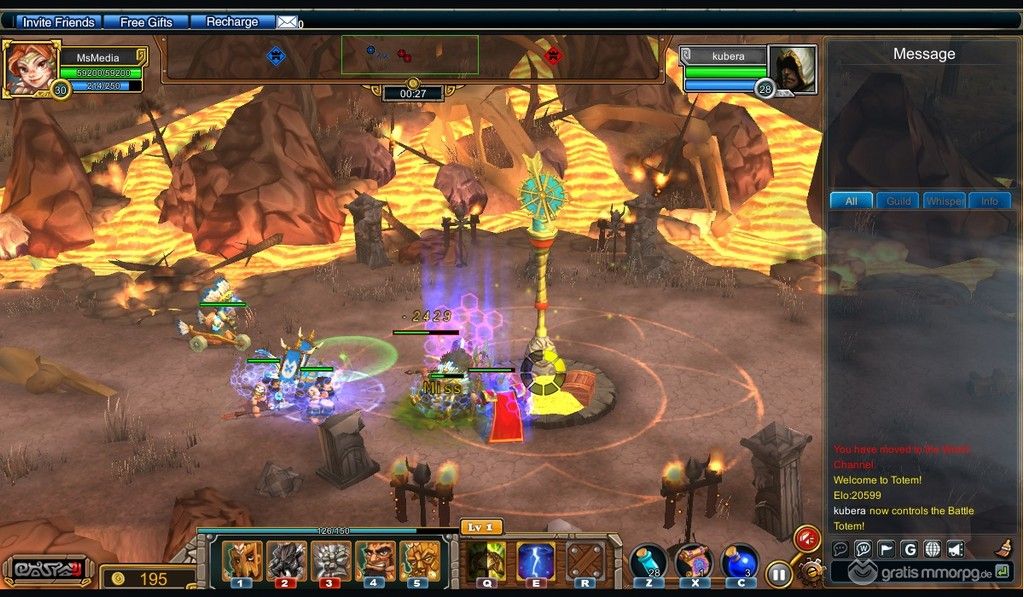Image resolution: width=1024 pixels, height=597 pixels.
Task: Switch to the Info chat tab
Action: point(989,201)
